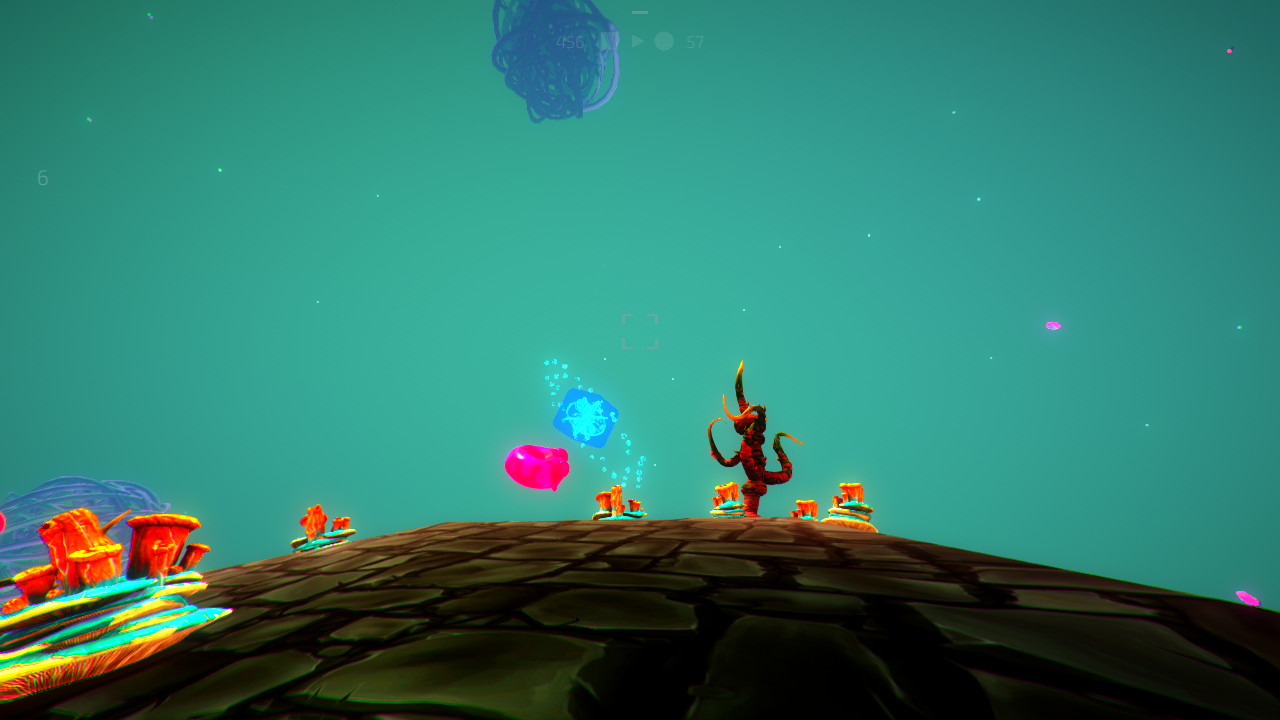Screen dimensions: 1280x720
Task: Click the pink orb floating at the right edge
Action: point(1053,325)
